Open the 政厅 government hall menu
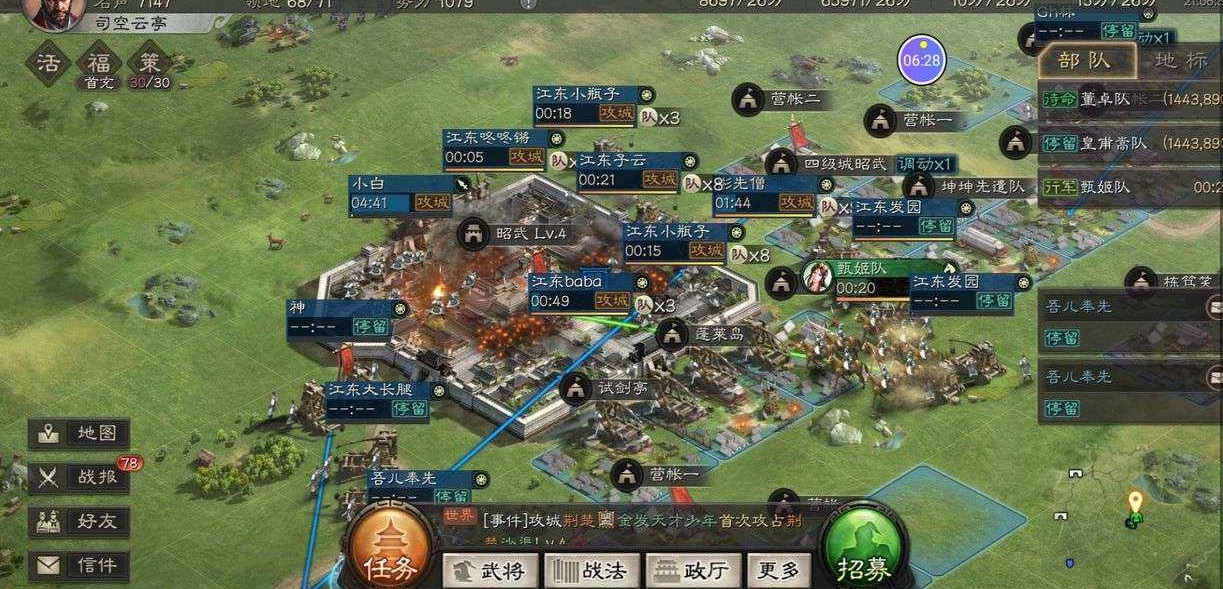The image size is (1223, 589). pyautogui.click(x=693, y=571)
